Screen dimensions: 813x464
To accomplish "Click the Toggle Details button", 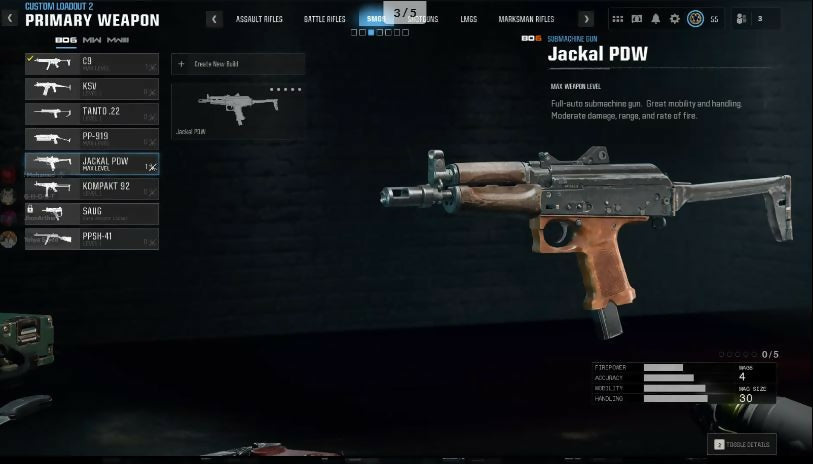I will tap(741, 444).
